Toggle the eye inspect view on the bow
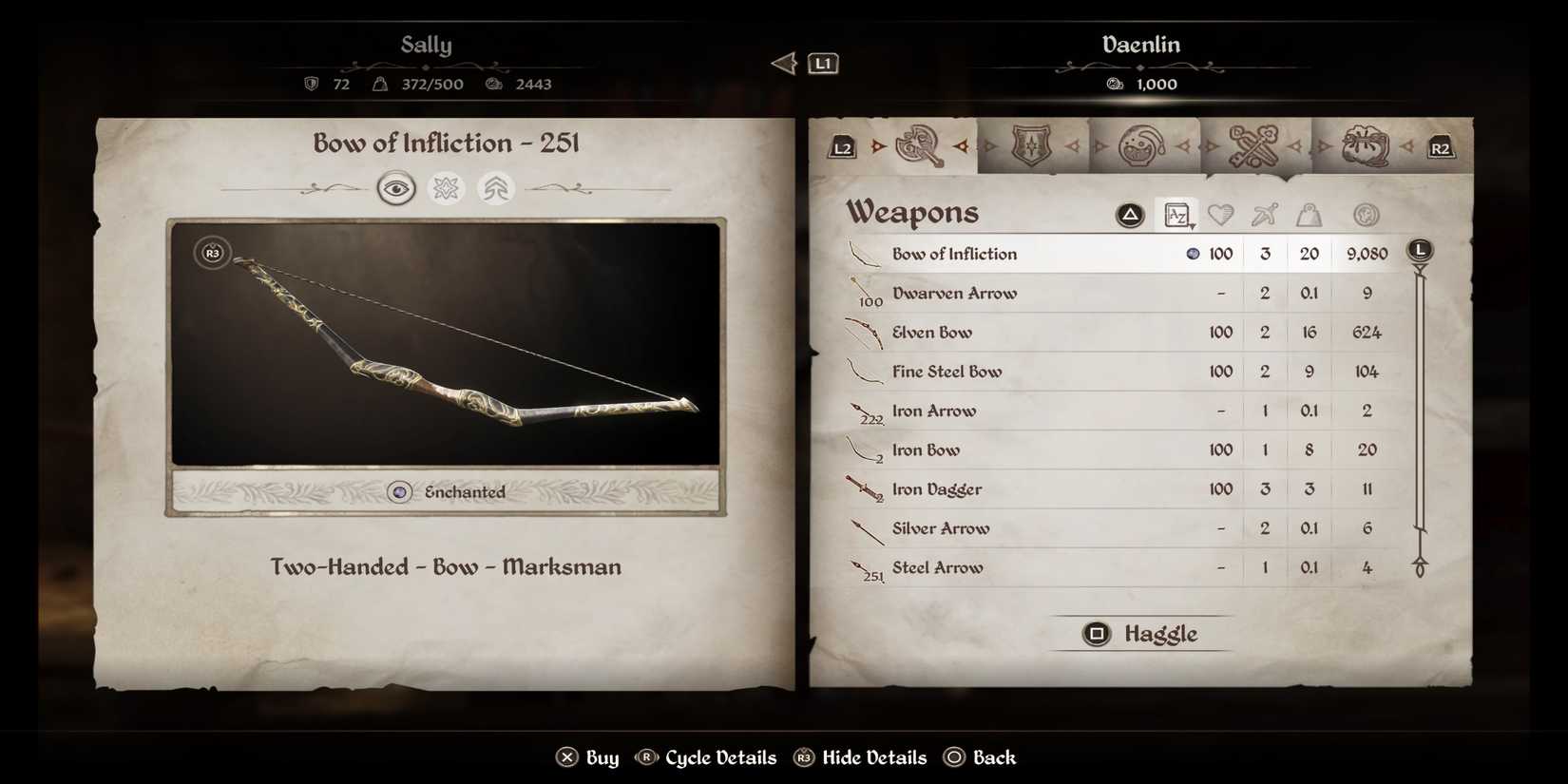Screen dimensions: 1568x784 [x=396, y=188]
